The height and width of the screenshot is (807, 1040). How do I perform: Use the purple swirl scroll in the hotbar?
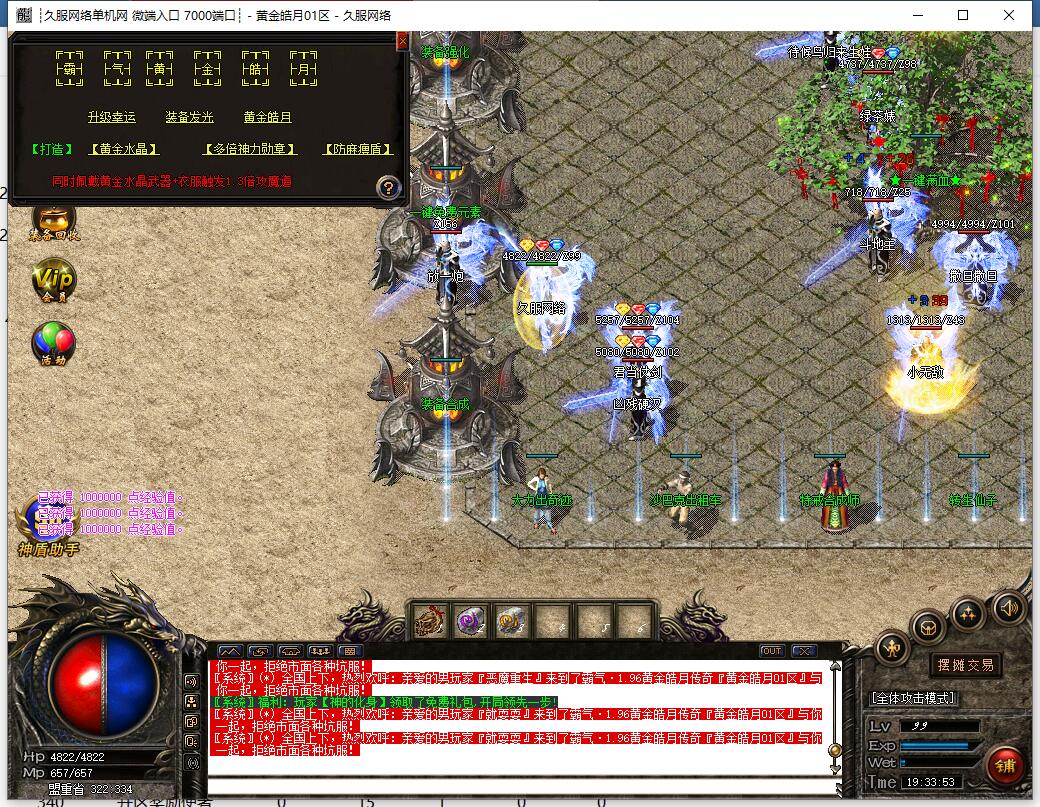point(470,621)
